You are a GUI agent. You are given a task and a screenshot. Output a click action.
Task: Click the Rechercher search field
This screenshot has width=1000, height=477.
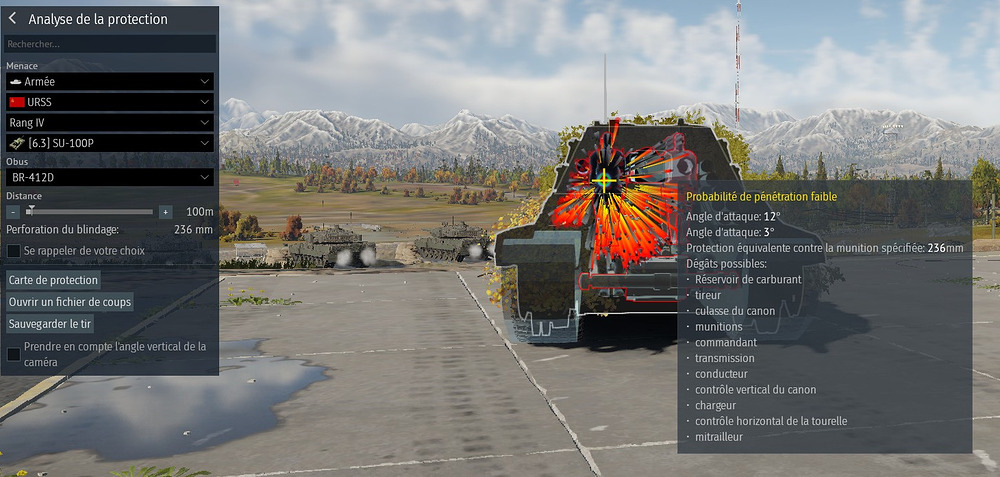coord(110,44)
